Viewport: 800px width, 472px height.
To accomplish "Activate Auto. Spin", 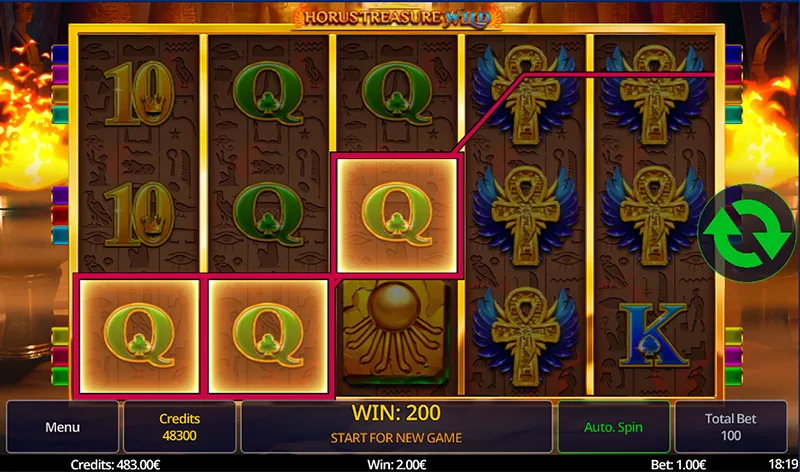I will [613, 427].
